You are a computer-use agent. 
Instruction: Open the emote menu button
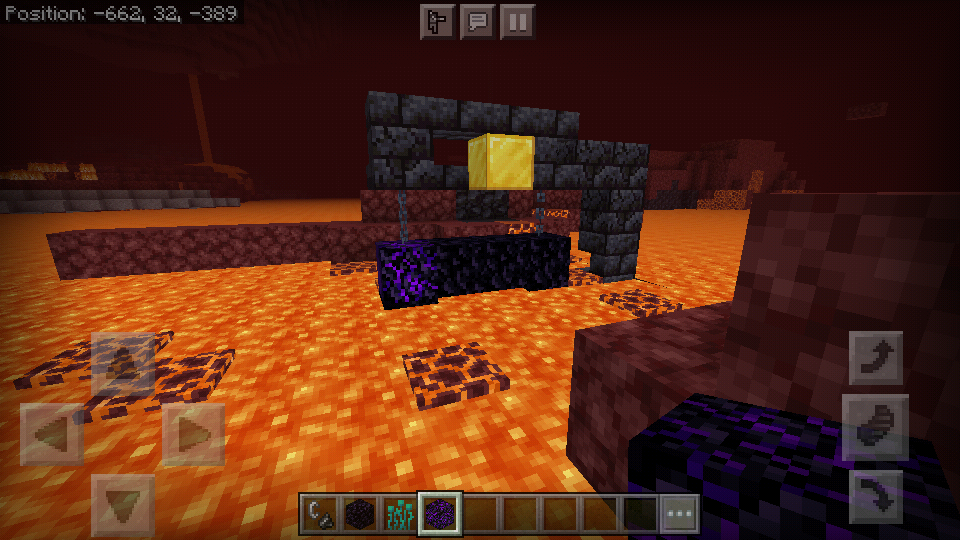437,22
